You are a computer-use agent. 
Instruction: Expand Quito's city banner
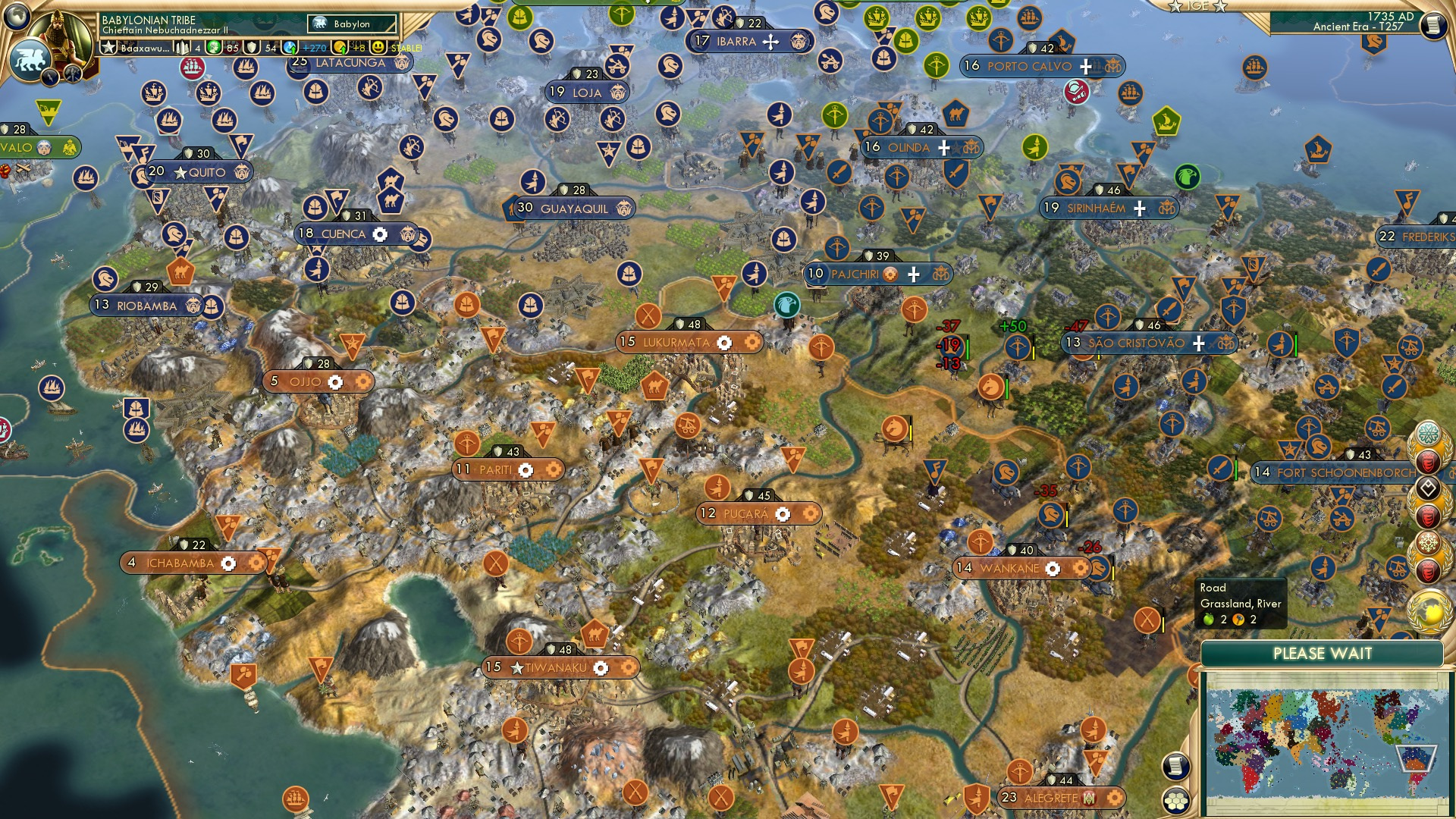click(201, 173)
